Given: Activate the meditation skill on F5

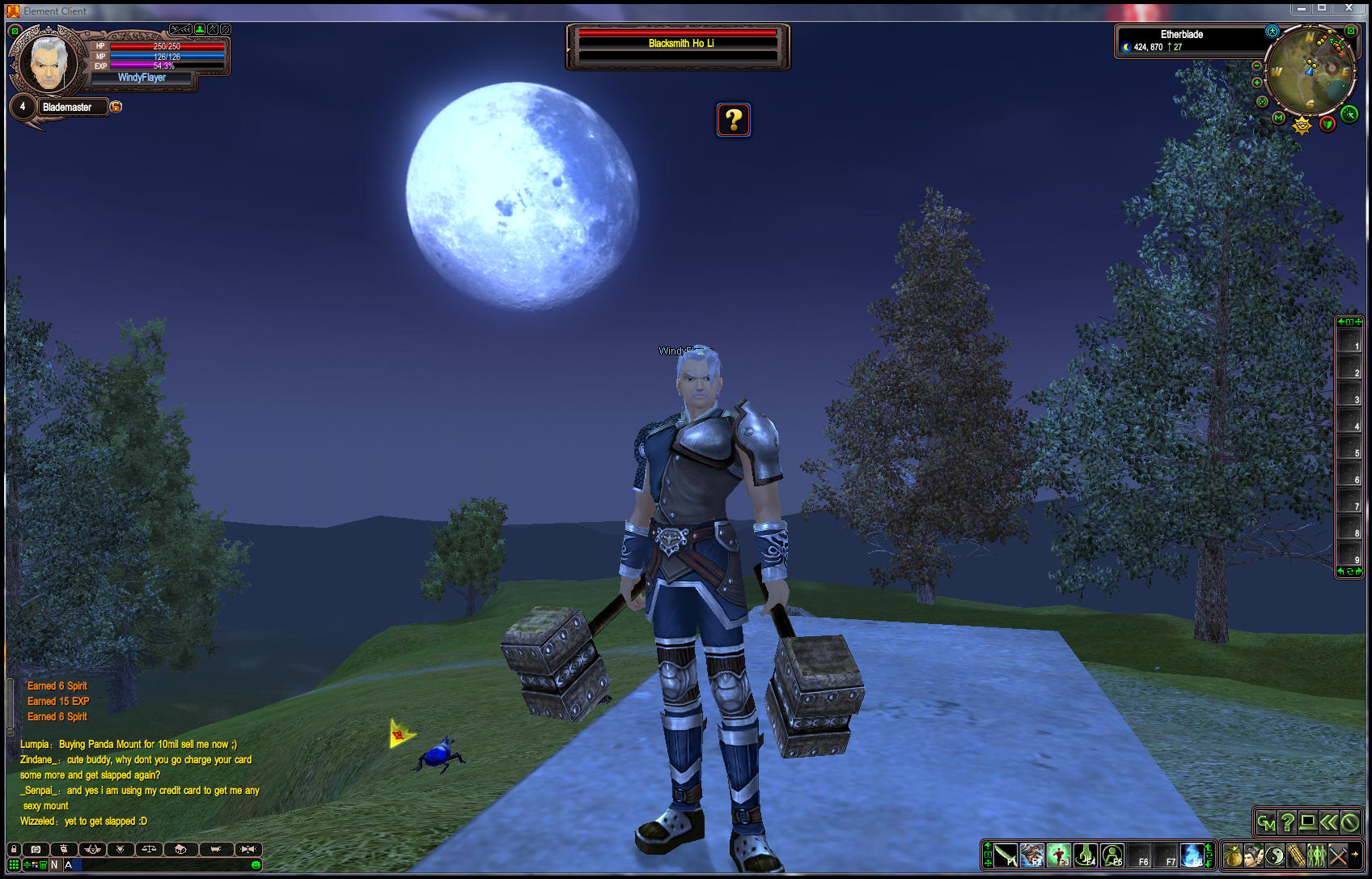Looking at the screenshot, I should click(1112, 856).
